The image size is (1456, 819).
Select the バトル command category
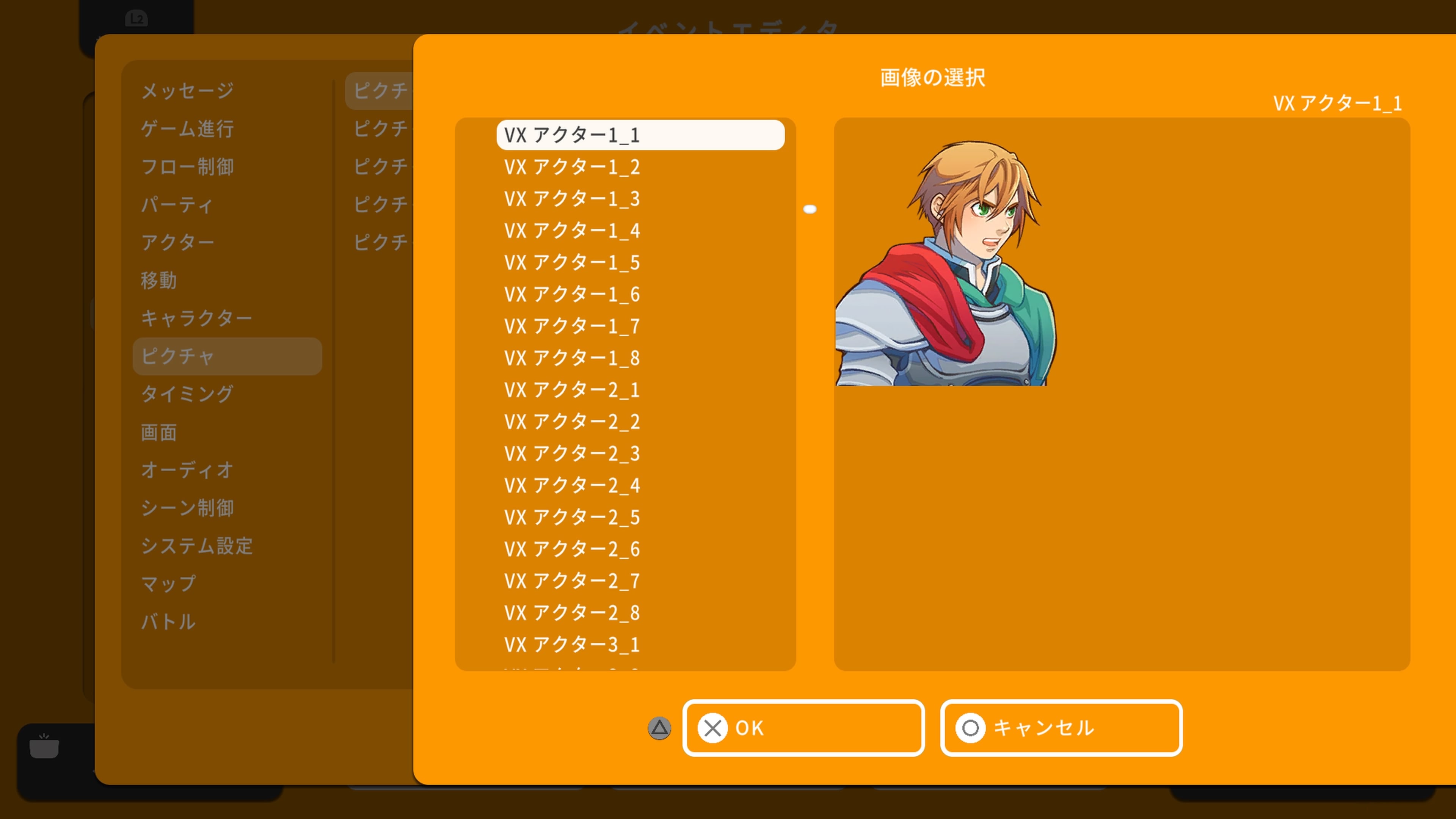pos(168,622)
